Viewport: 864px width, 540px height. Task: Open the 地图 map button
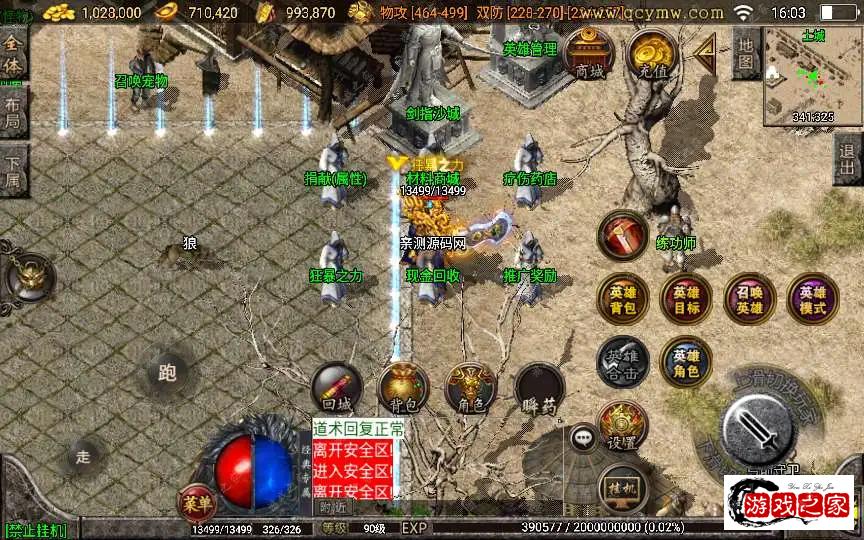pos(745,53)
